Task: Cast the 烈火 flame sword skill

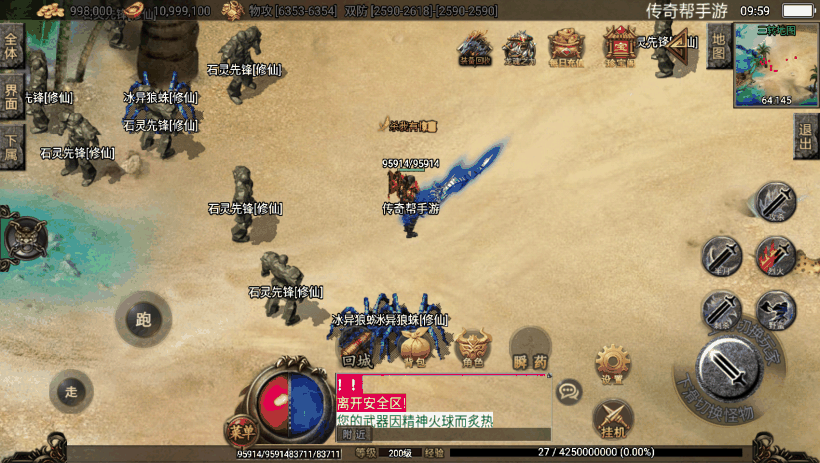Action: click(x=775, y=256)
